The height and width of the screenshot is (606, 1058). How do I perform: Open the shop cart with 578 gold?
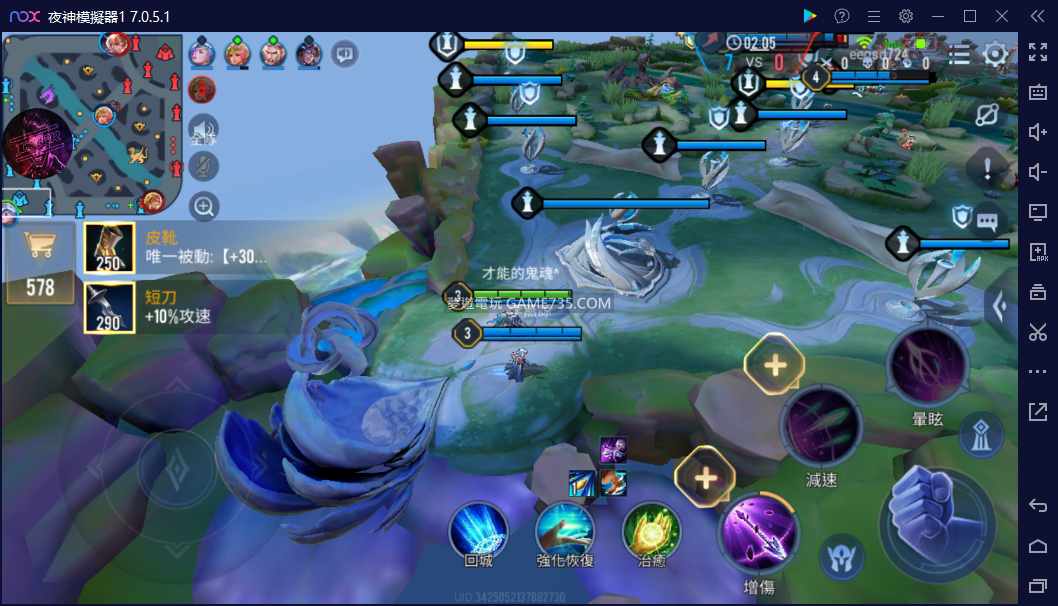40,263
